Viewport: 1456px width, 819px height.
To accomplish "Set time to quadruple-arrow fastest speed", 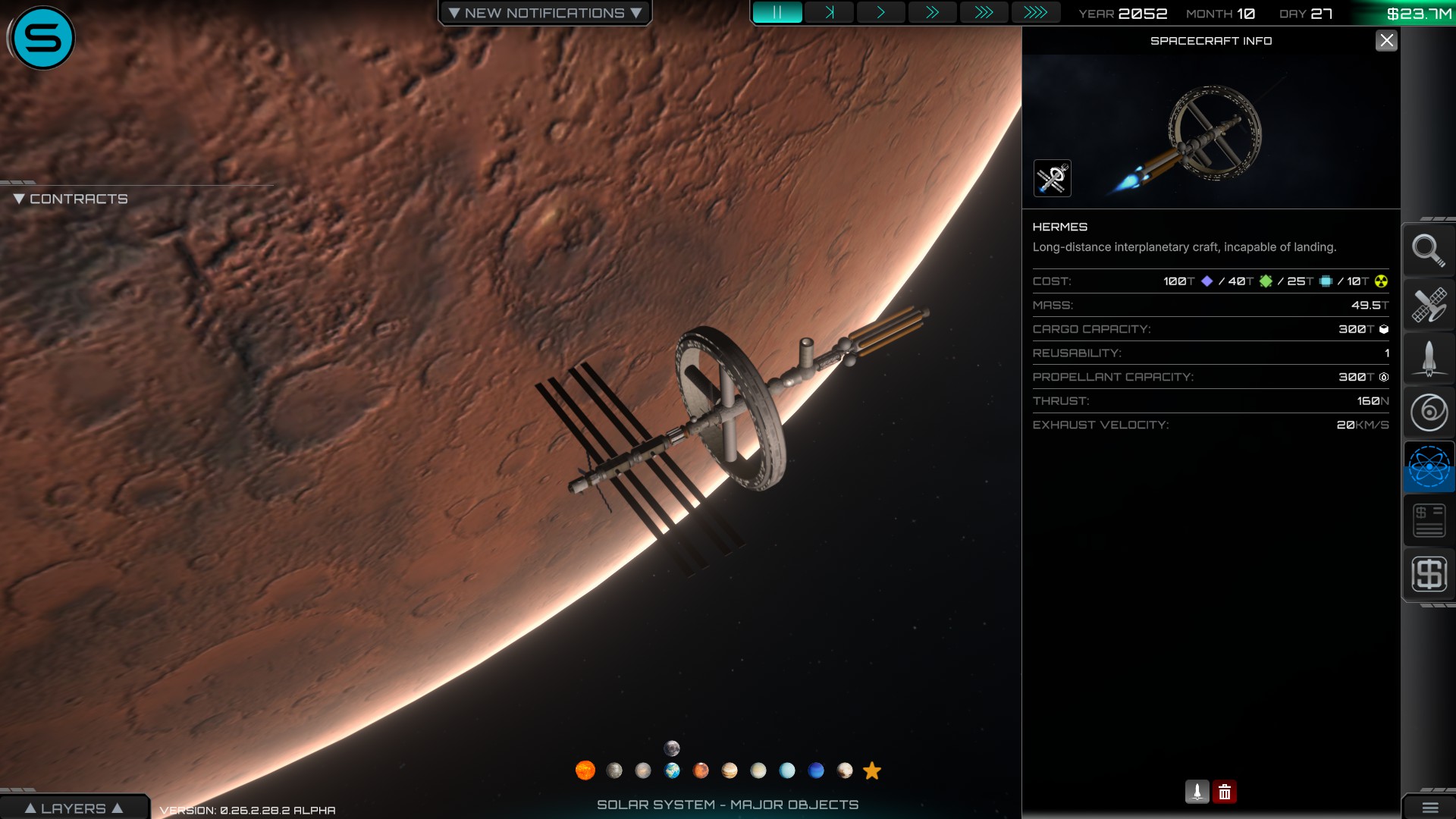I will pos(1035,13).
